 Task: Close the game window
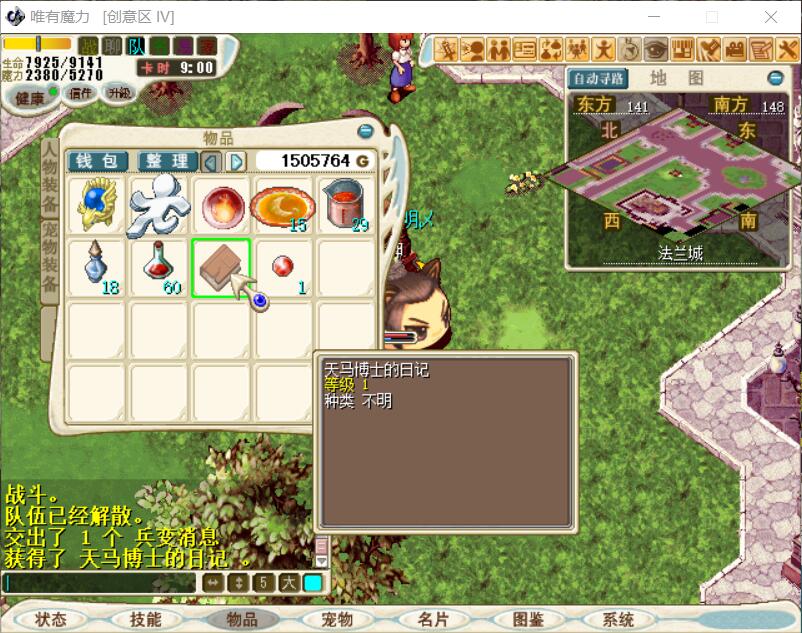[771, 17]
